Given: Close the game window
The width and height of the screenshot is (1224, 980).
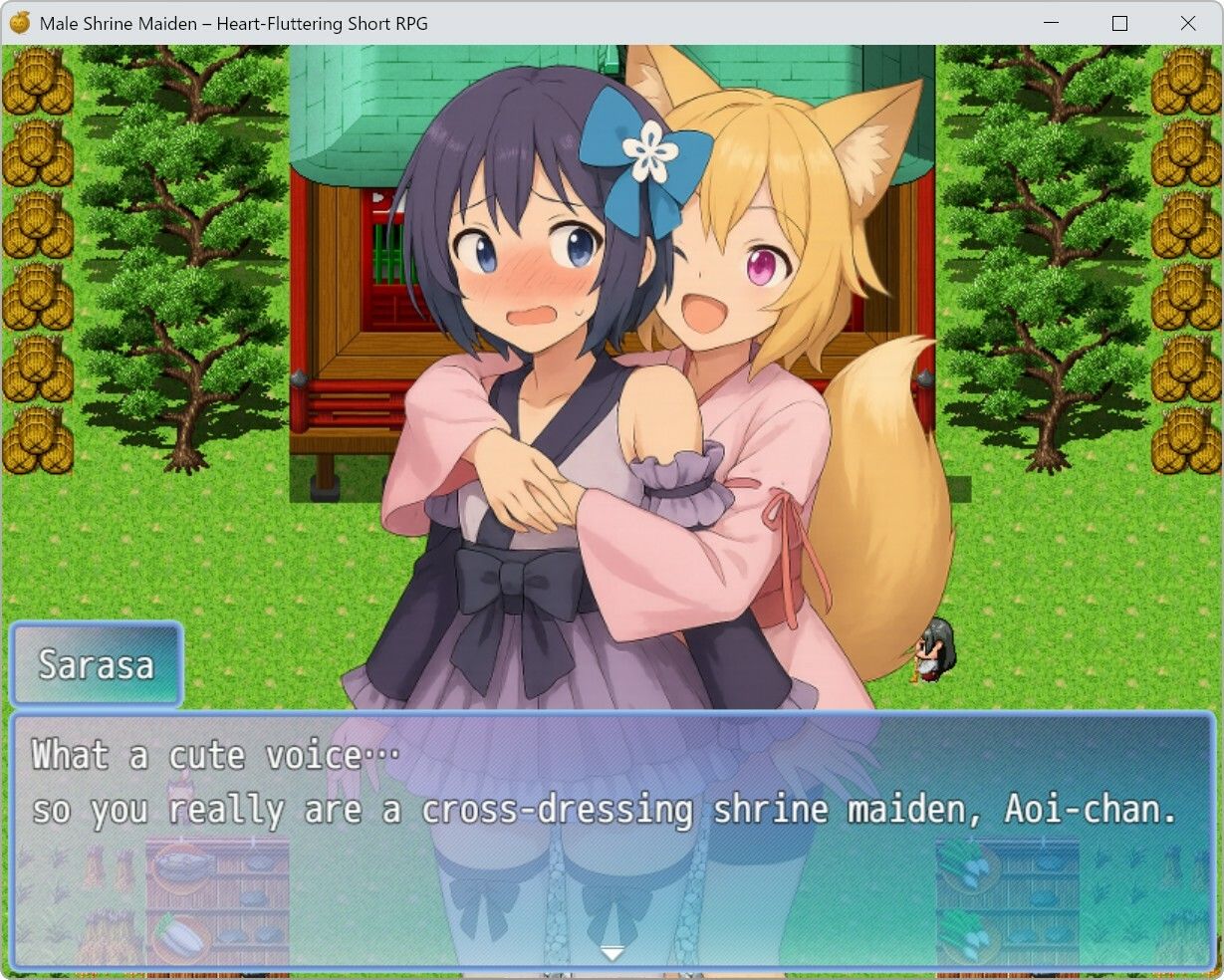Looking at the screenshot, I should click(1187, 23).
